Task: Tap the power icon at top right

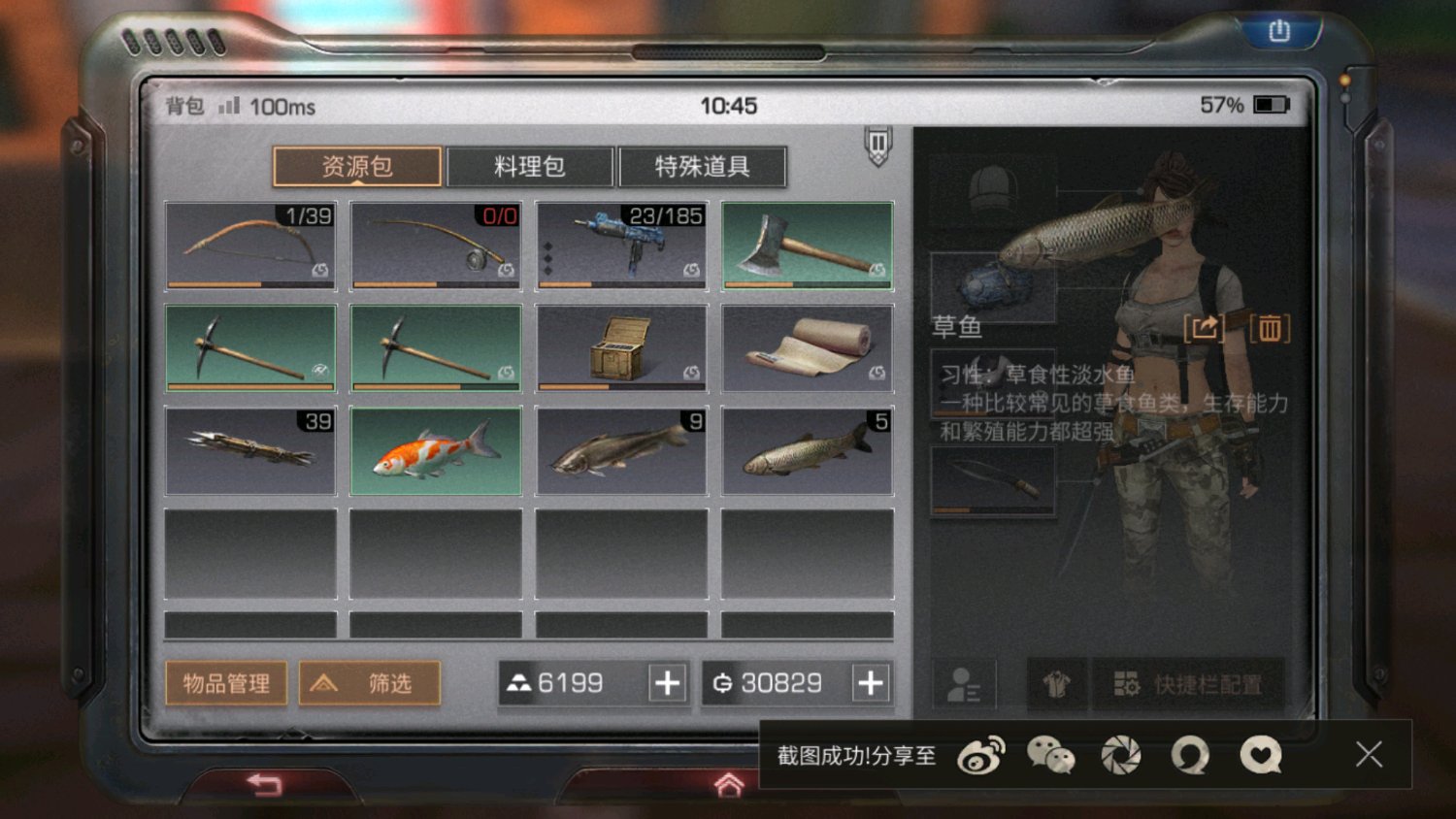Action: 1279,30
